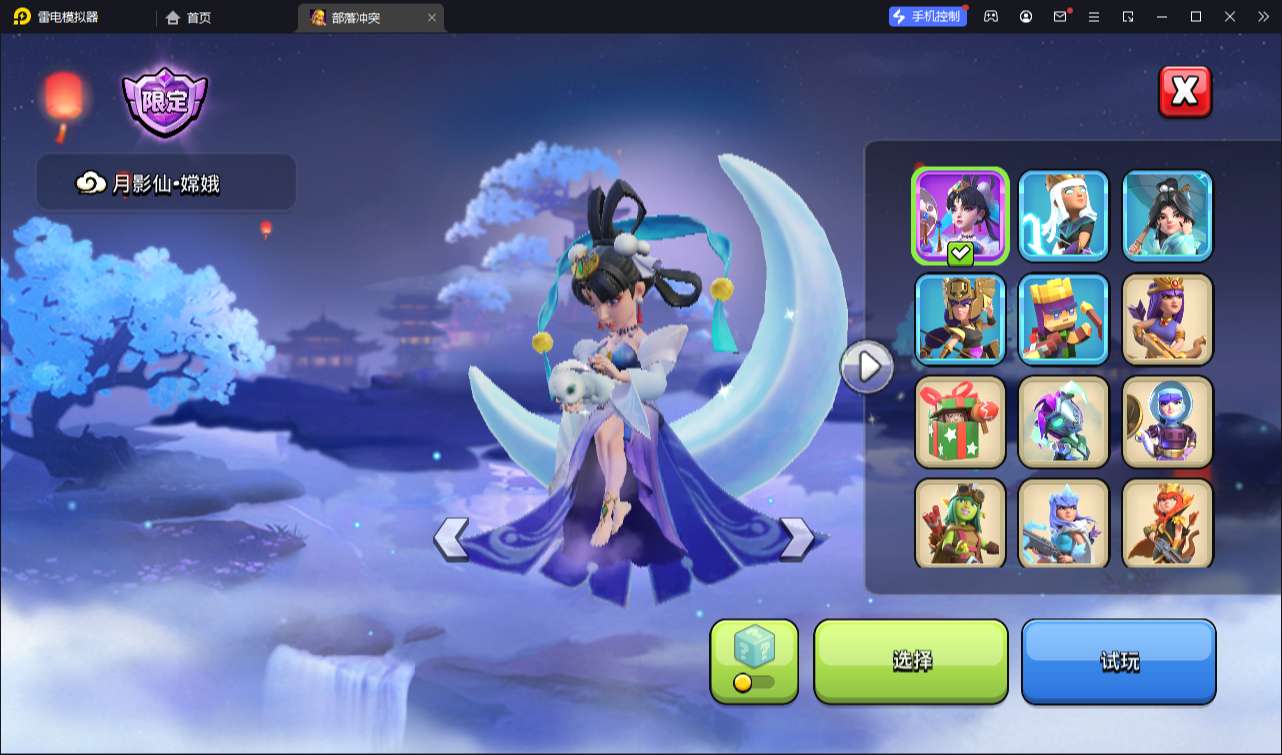The height and width of the screenshot is (755, 1282).
Task: Select the default purple-haired queen skin
Action: coord(1167,318)
